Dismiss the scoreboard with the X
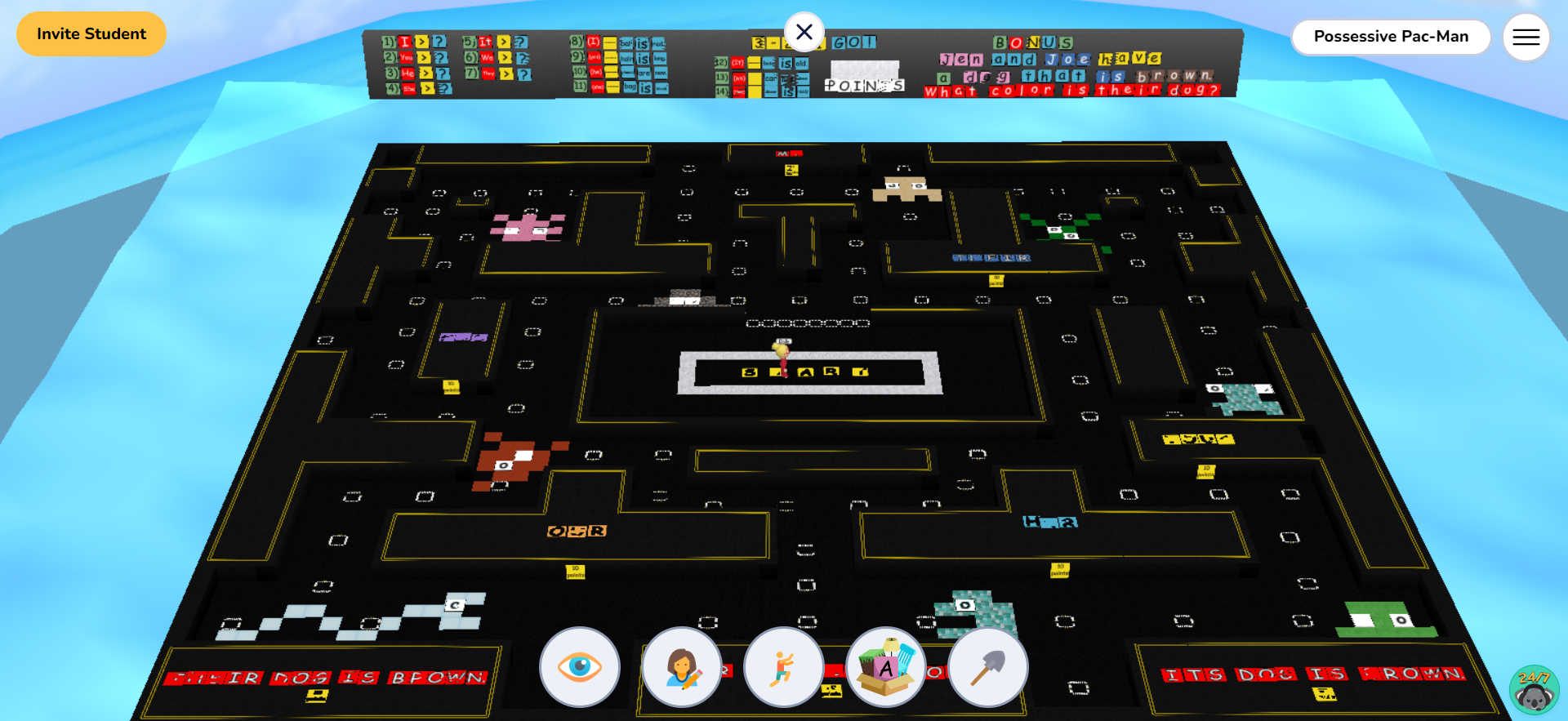This screenshot has height=721, width=1568. pyautogui.click(x=804, y=32)
